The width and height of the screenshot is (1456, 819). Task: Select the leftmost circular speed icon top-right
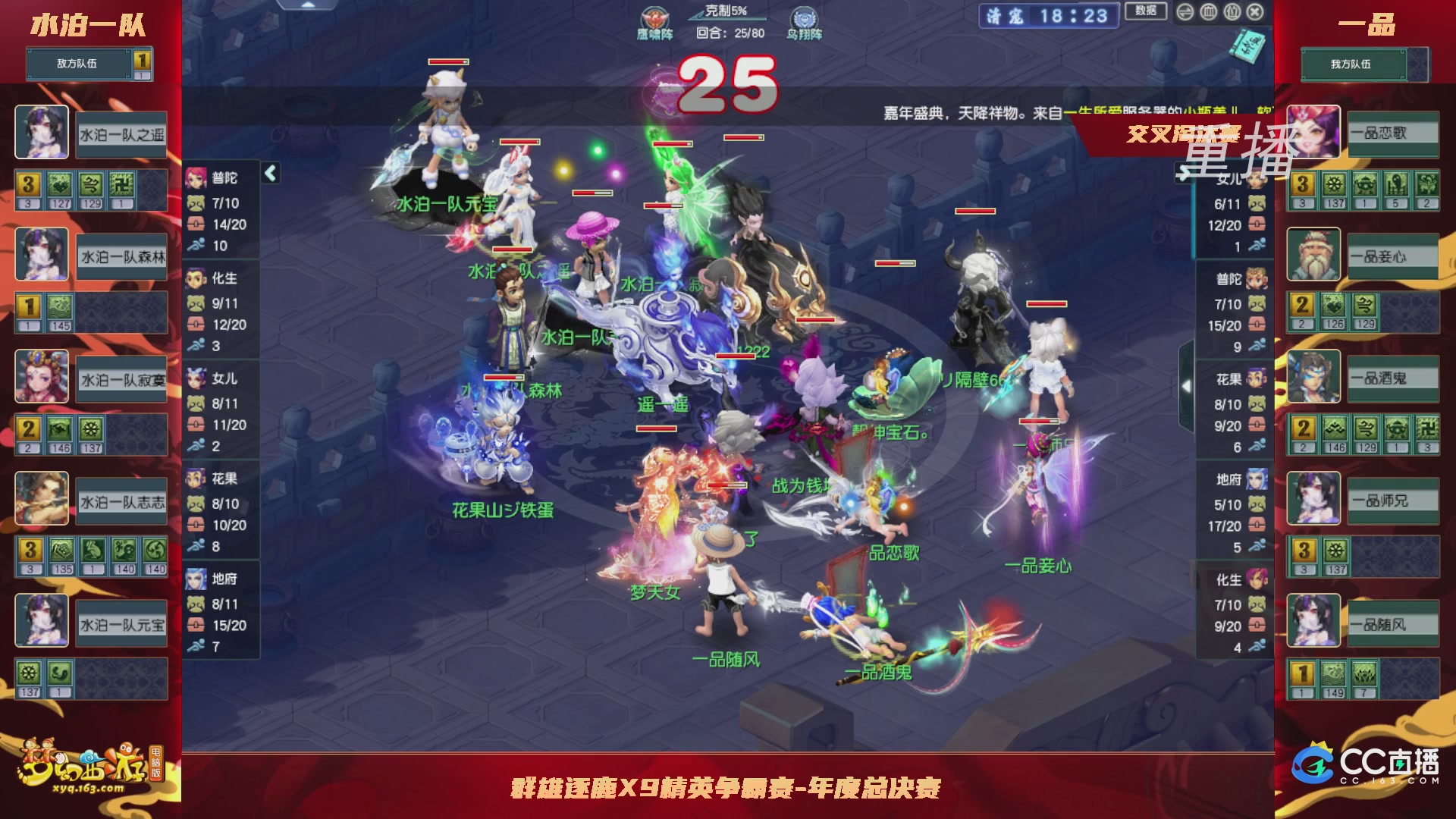click(x=1185, y=12)
